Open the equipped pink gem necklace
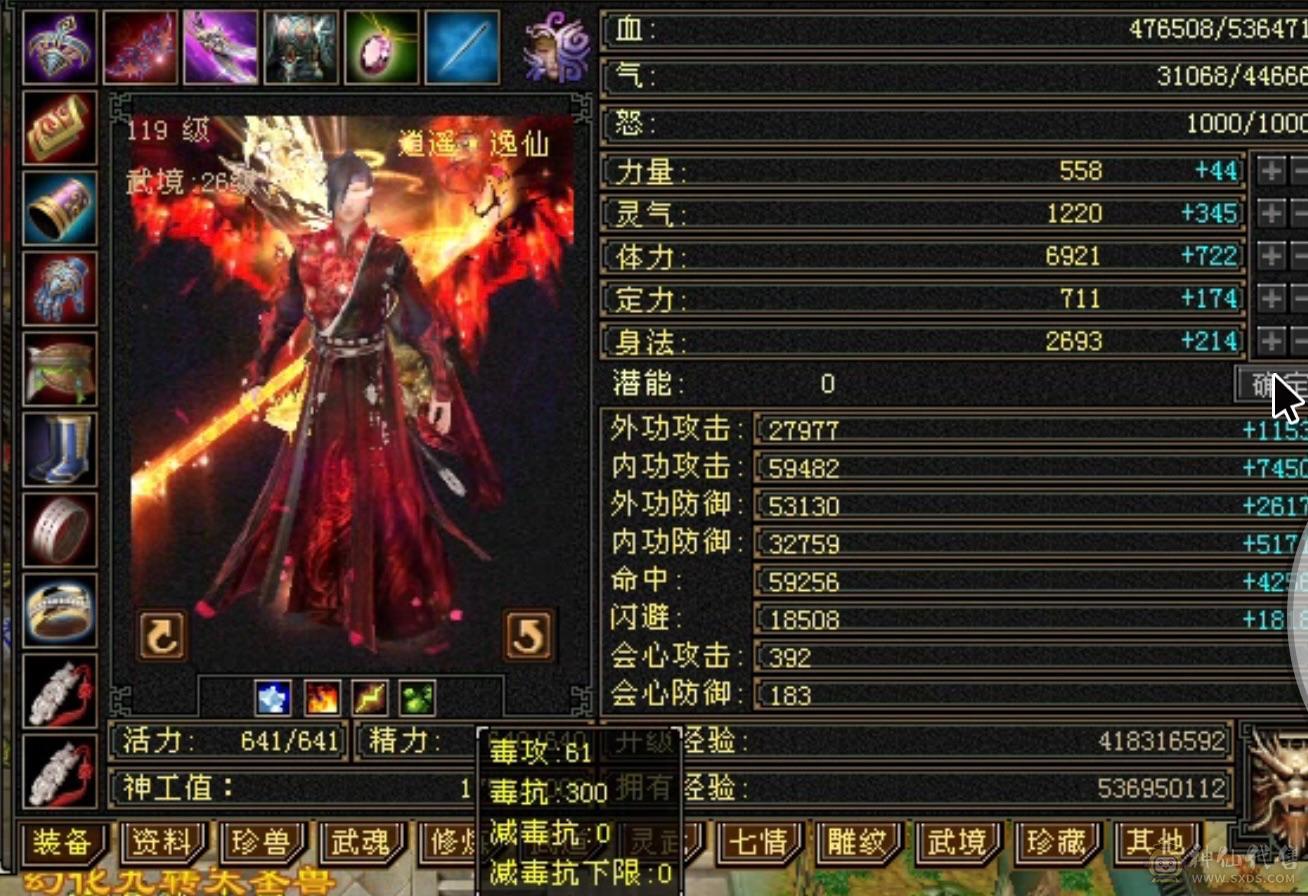The image size is (1308, 896). click(381, 44)
